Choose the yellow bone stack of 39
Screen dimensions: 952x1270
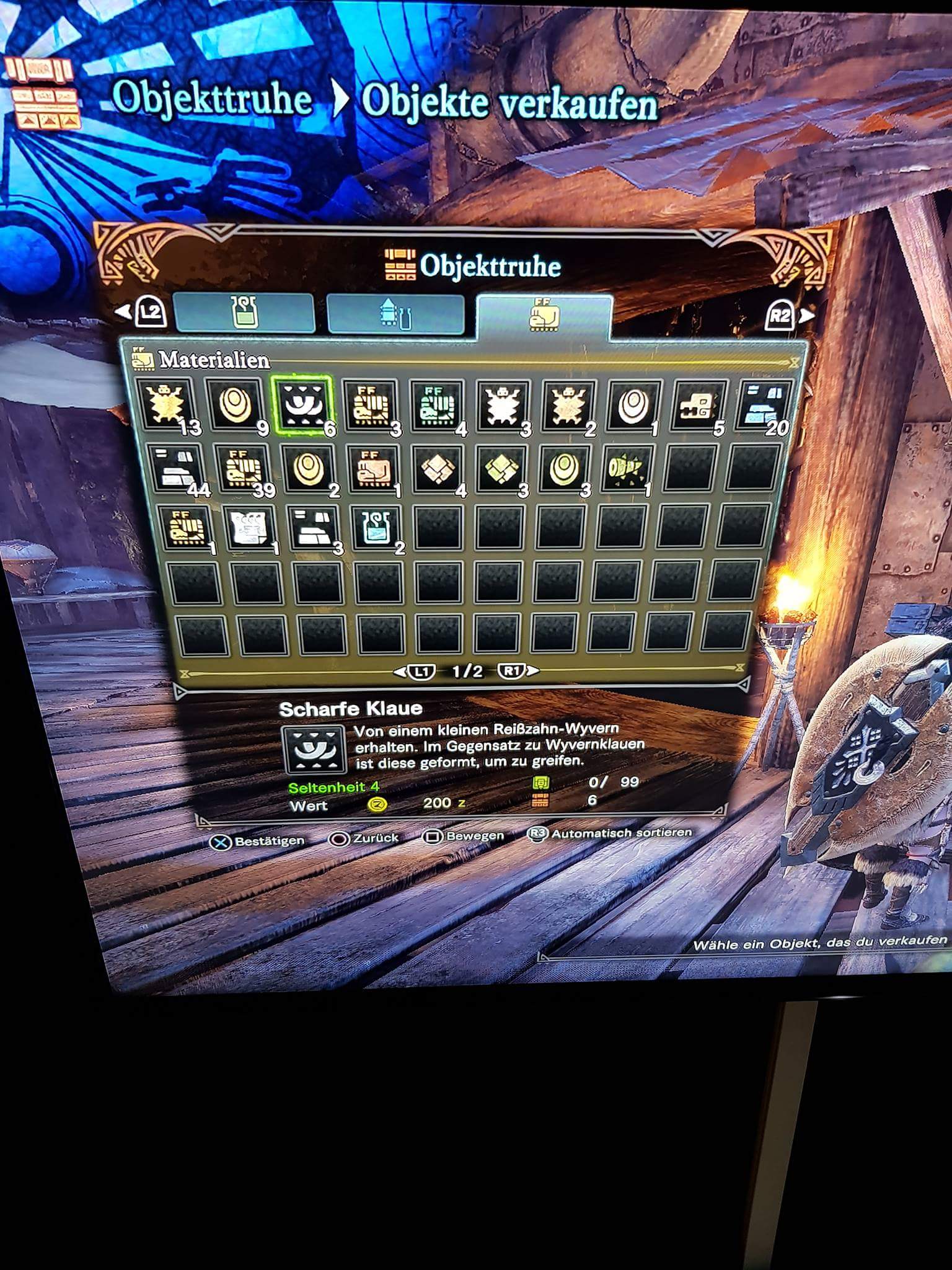point(244,469)
